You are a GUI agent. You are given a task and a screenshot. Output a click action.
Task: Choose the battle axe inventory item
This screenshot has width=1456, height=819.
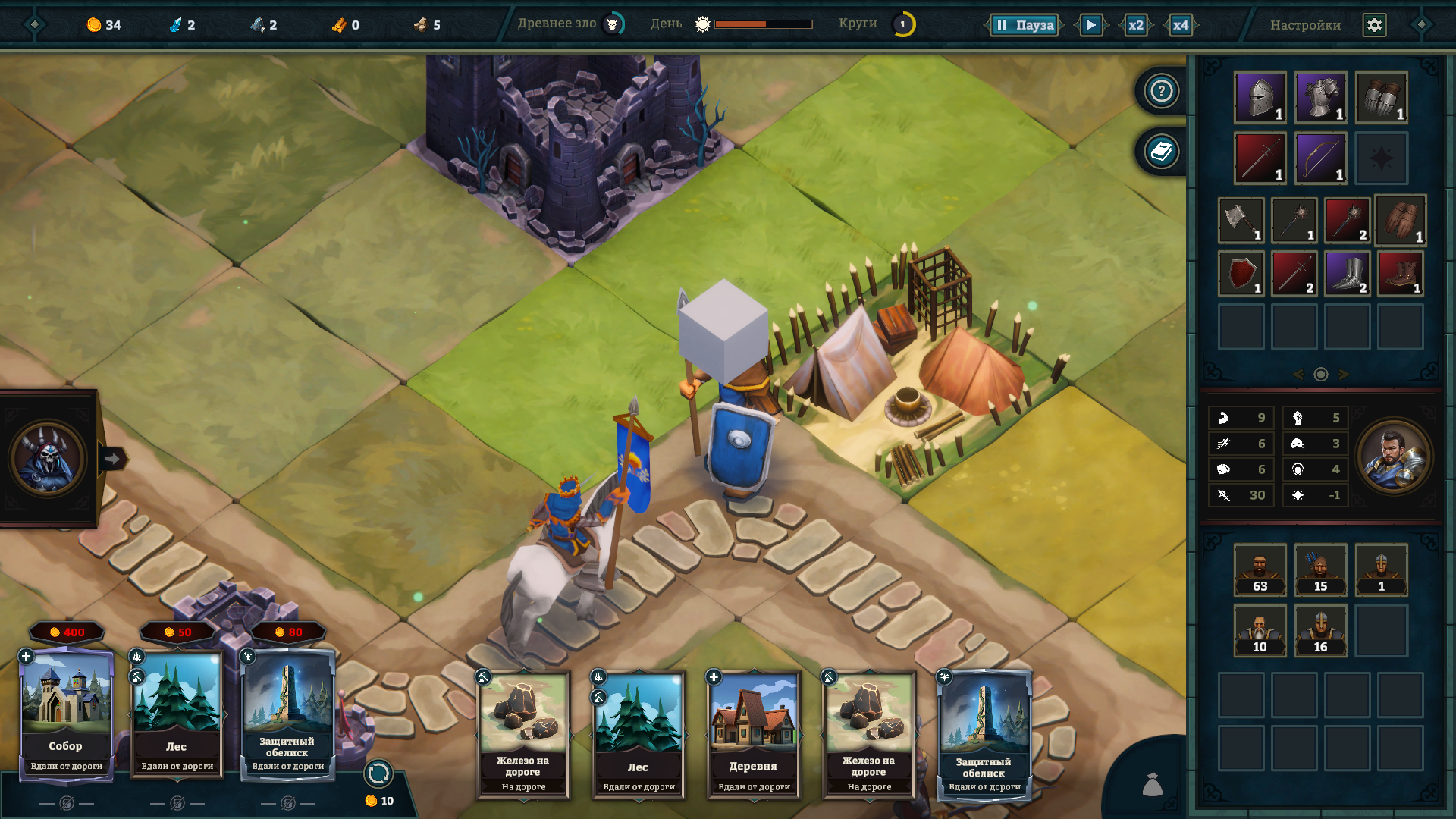[1241, 220]
